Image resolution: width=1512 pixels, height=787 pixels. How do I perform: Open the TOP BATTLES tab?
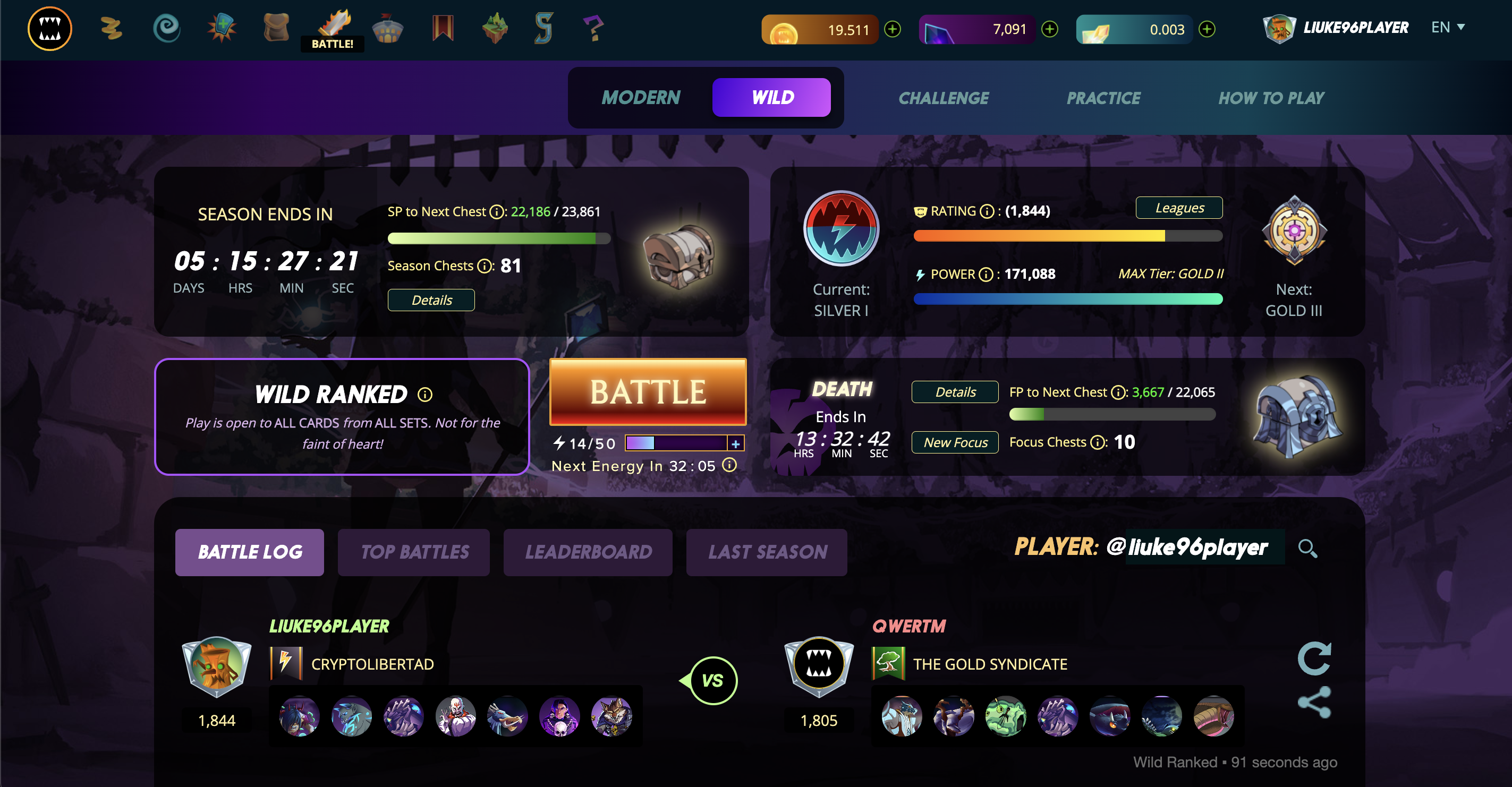click(414, 552)
